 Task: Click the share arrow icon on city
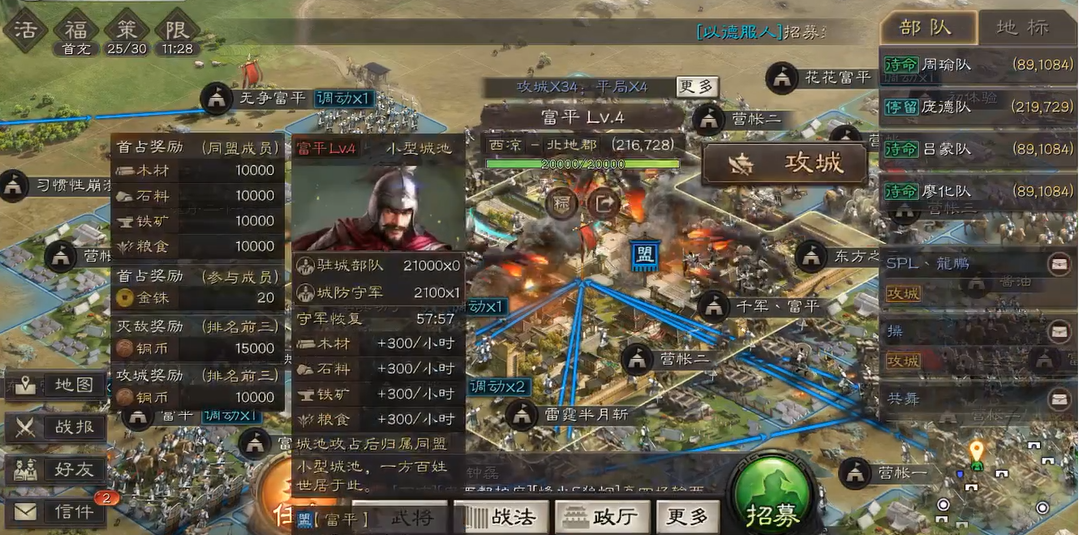click(x=603, y=203)
